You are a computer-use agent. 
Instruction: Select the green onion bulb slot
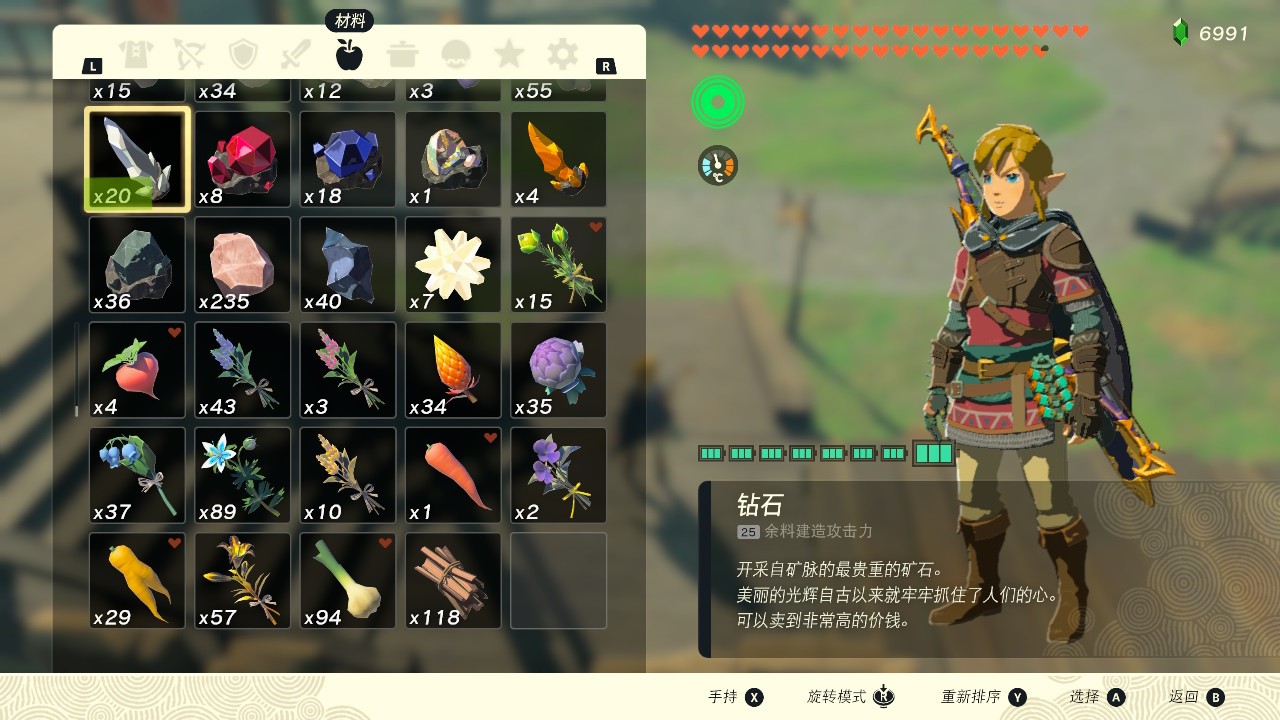pos(348,581)
